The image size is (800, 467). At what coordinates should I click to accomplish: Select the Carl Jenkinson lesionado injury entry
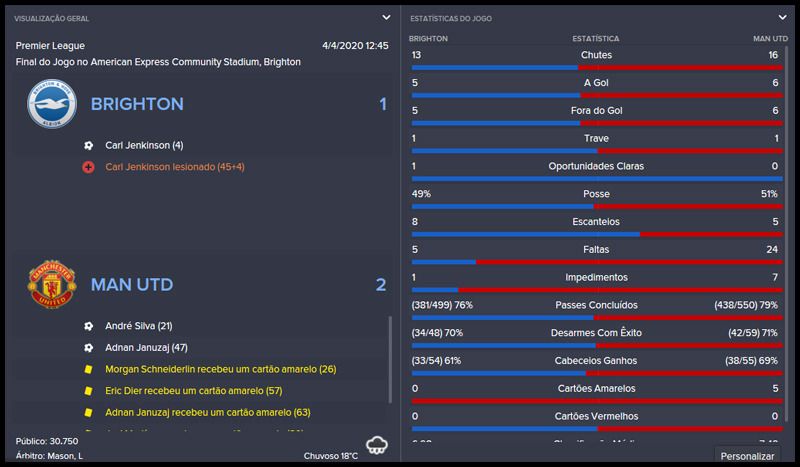tap(174, 167)
